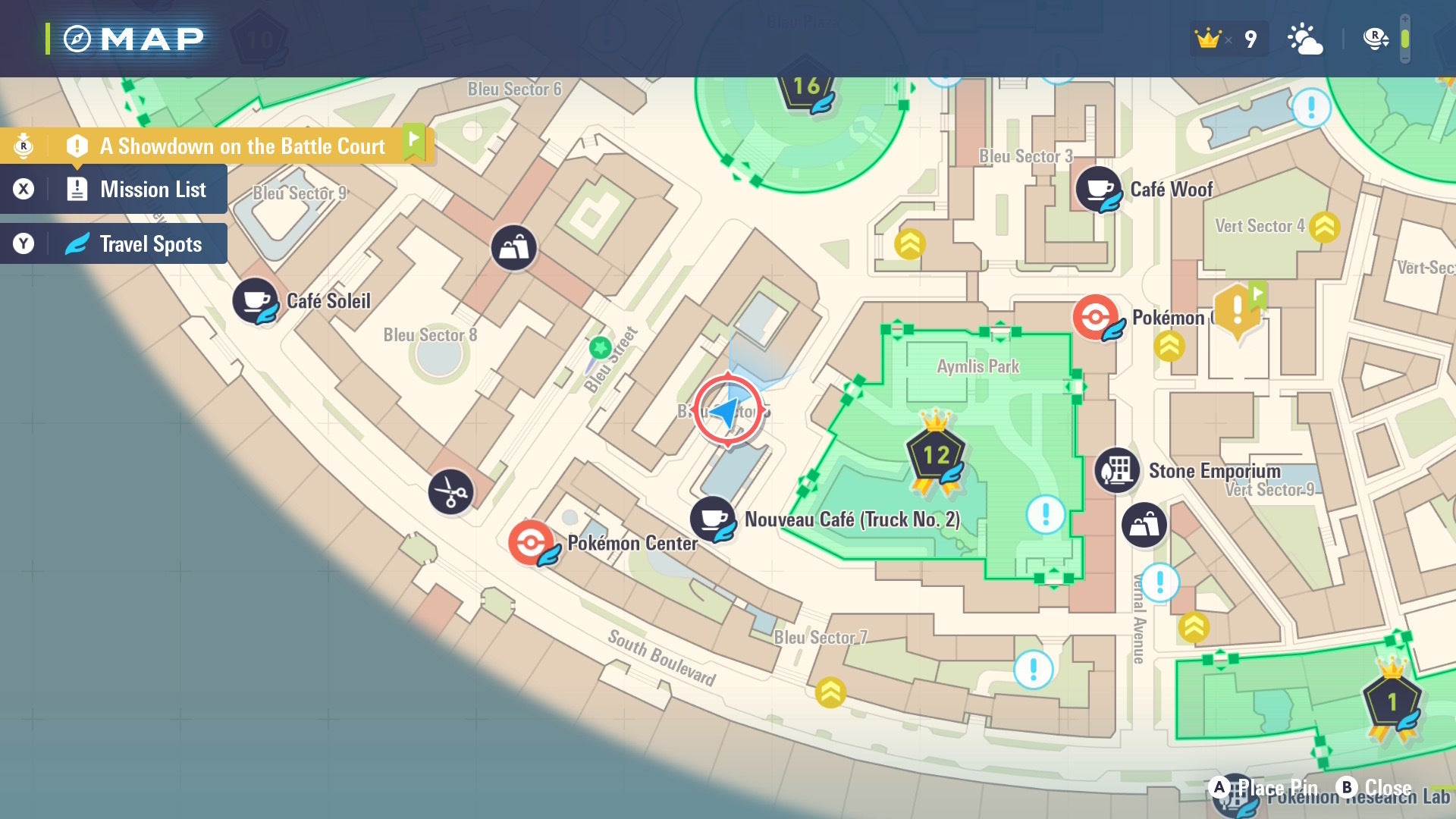Select the yellow chevron marker by Vert Sector 4
The width and height of the screenshot is (1456, 819).
point(1324,227)
